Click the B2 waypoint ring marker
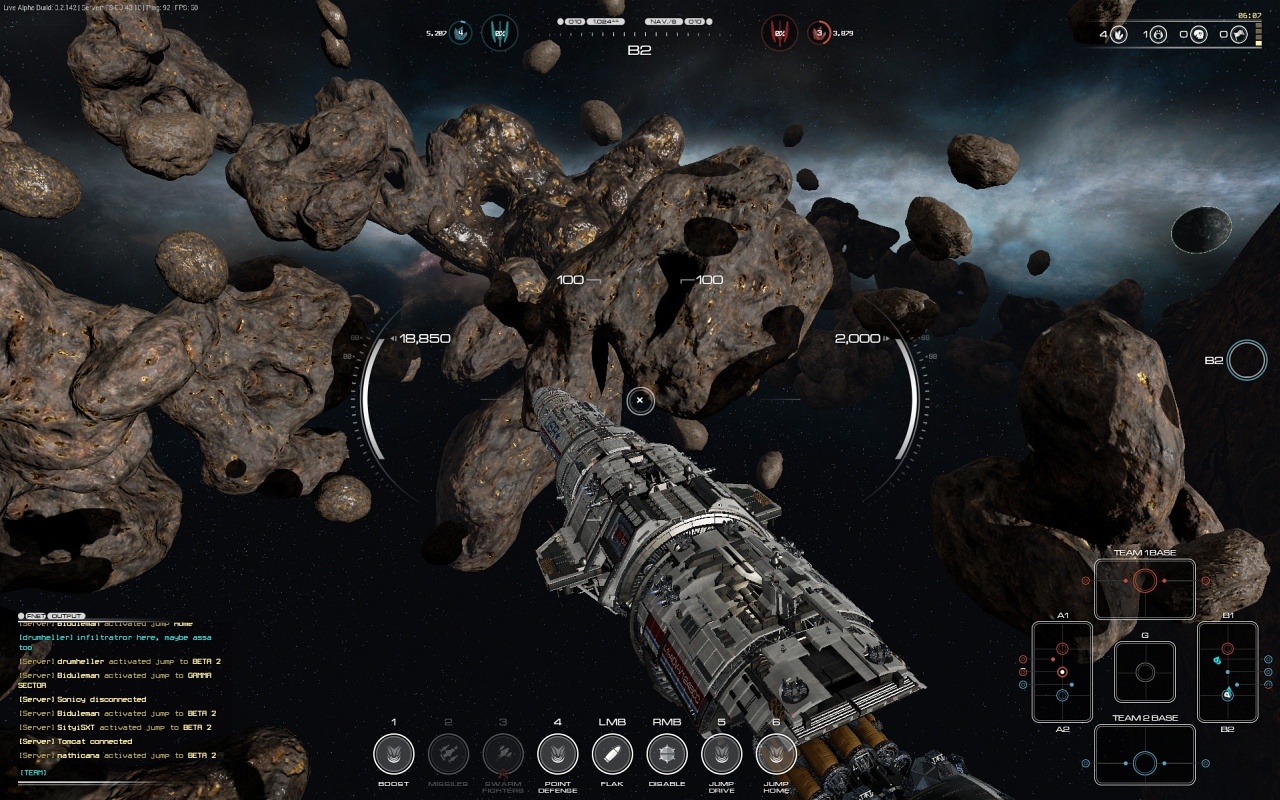The width and height of the screenshot is (1280, 800). [x=1247, y=360]
